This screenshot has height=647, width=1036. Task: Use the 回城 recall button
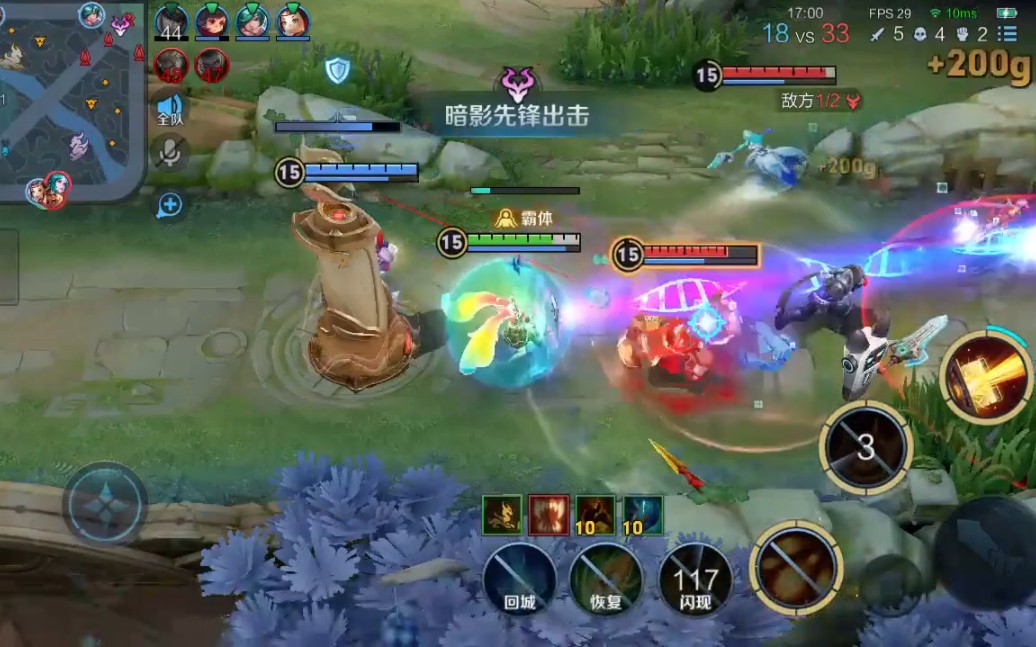tap(520, 580)
